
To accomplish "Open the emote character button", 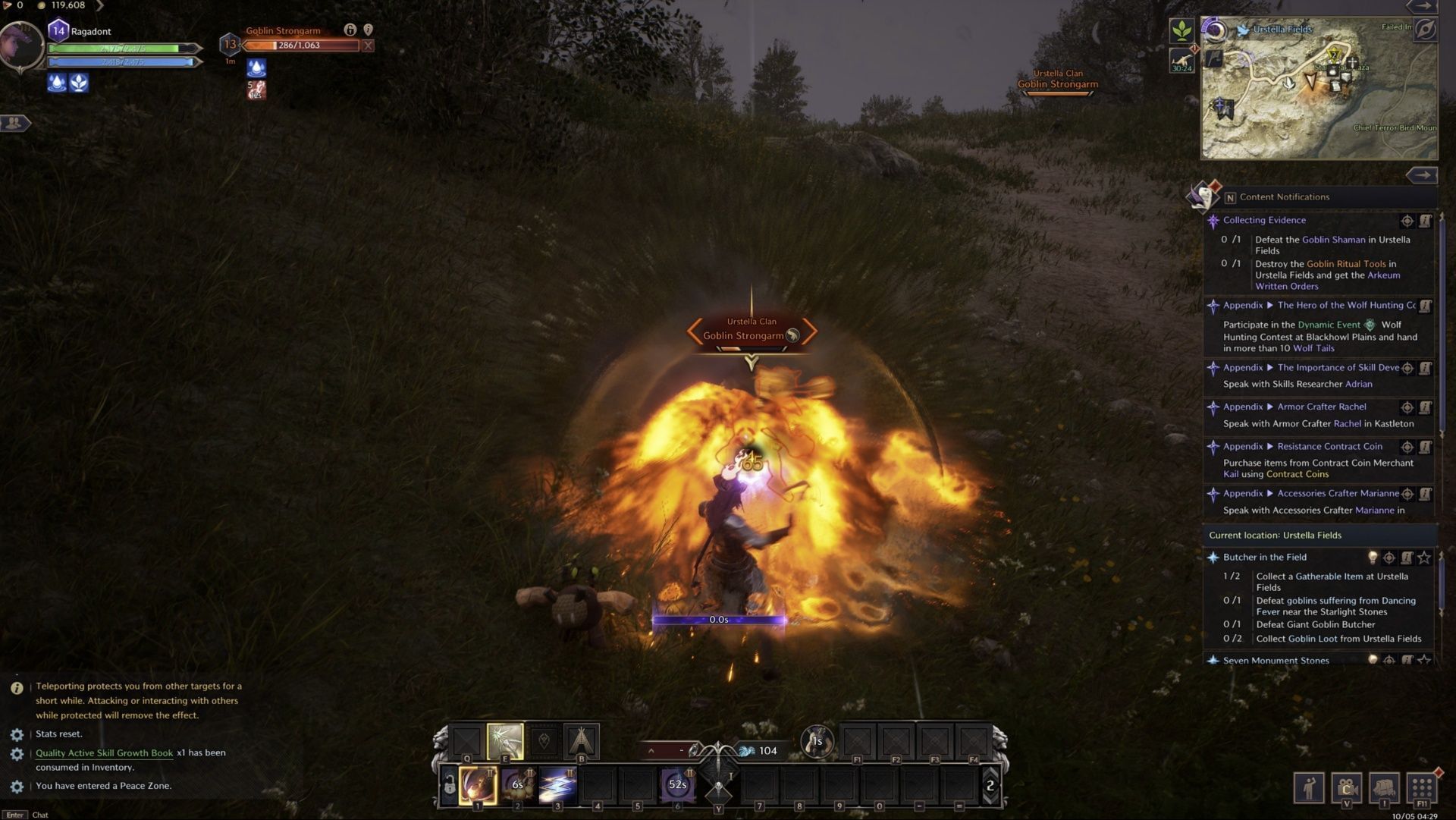I will coord(1309,787).
